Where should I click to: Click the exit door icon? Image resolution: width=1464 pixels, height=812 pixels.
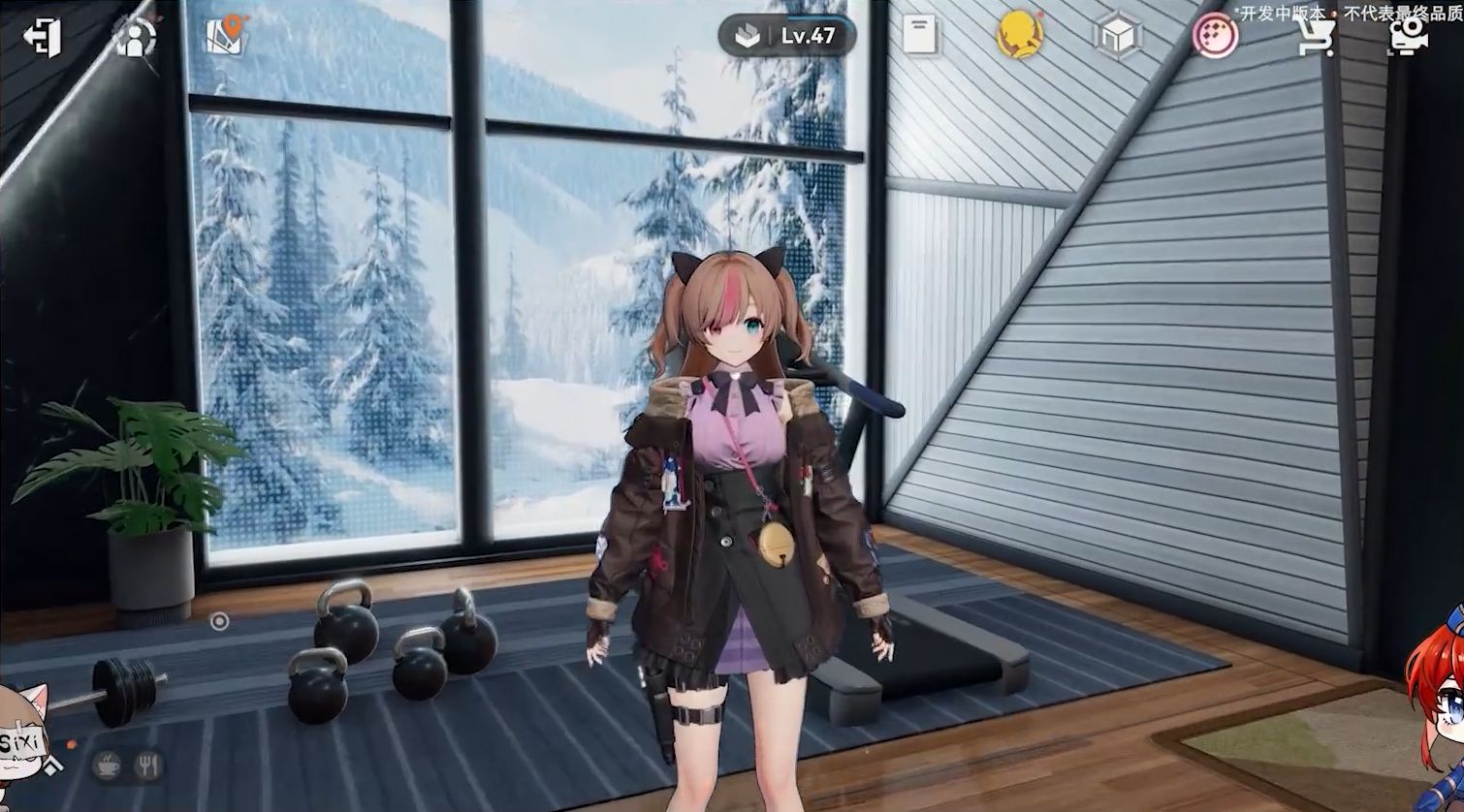[x=42, y=37]
